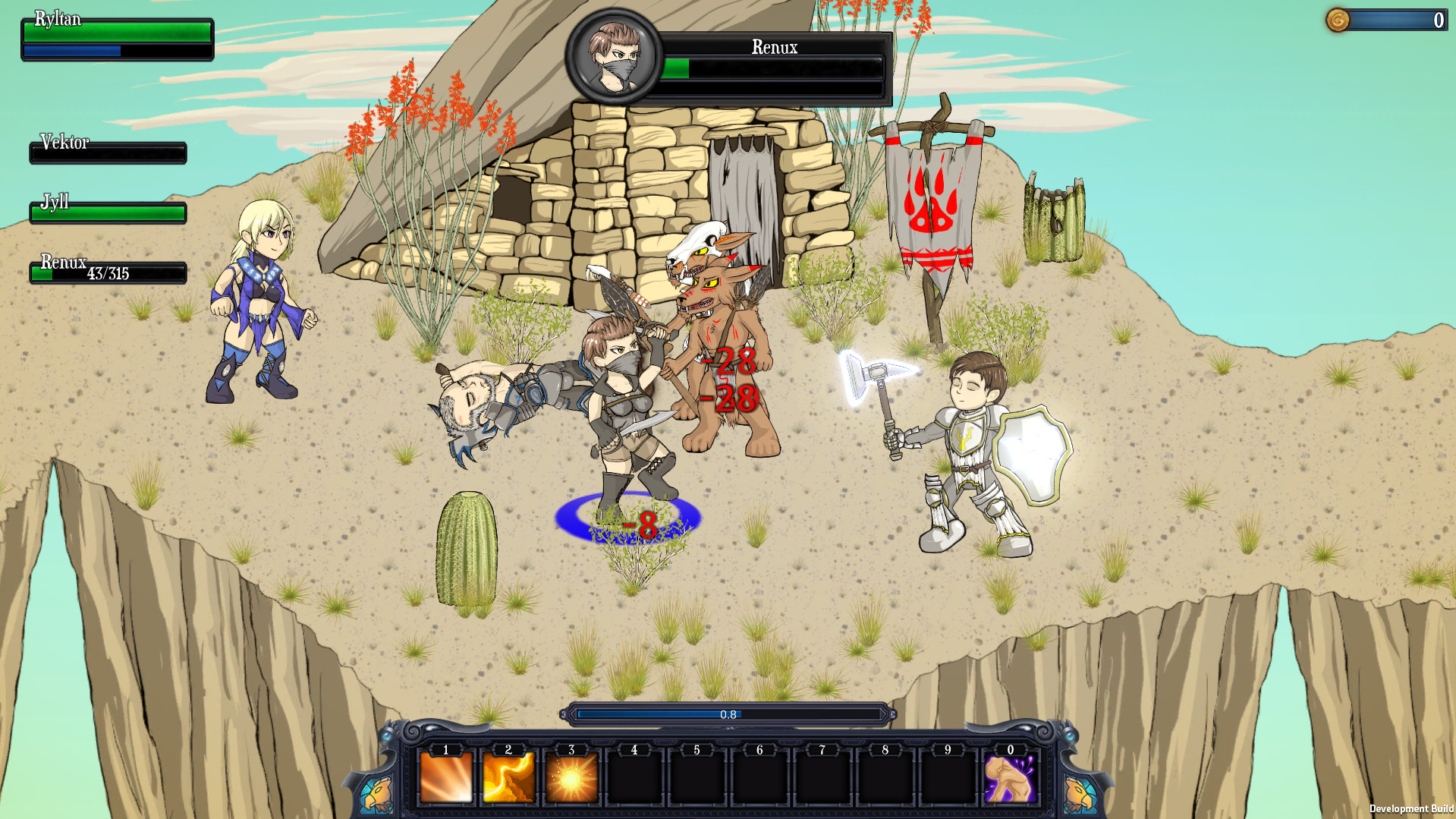Screen dimensions: 1456x819
Task: Select the Vektor party frame
Action: click(107, 152)
